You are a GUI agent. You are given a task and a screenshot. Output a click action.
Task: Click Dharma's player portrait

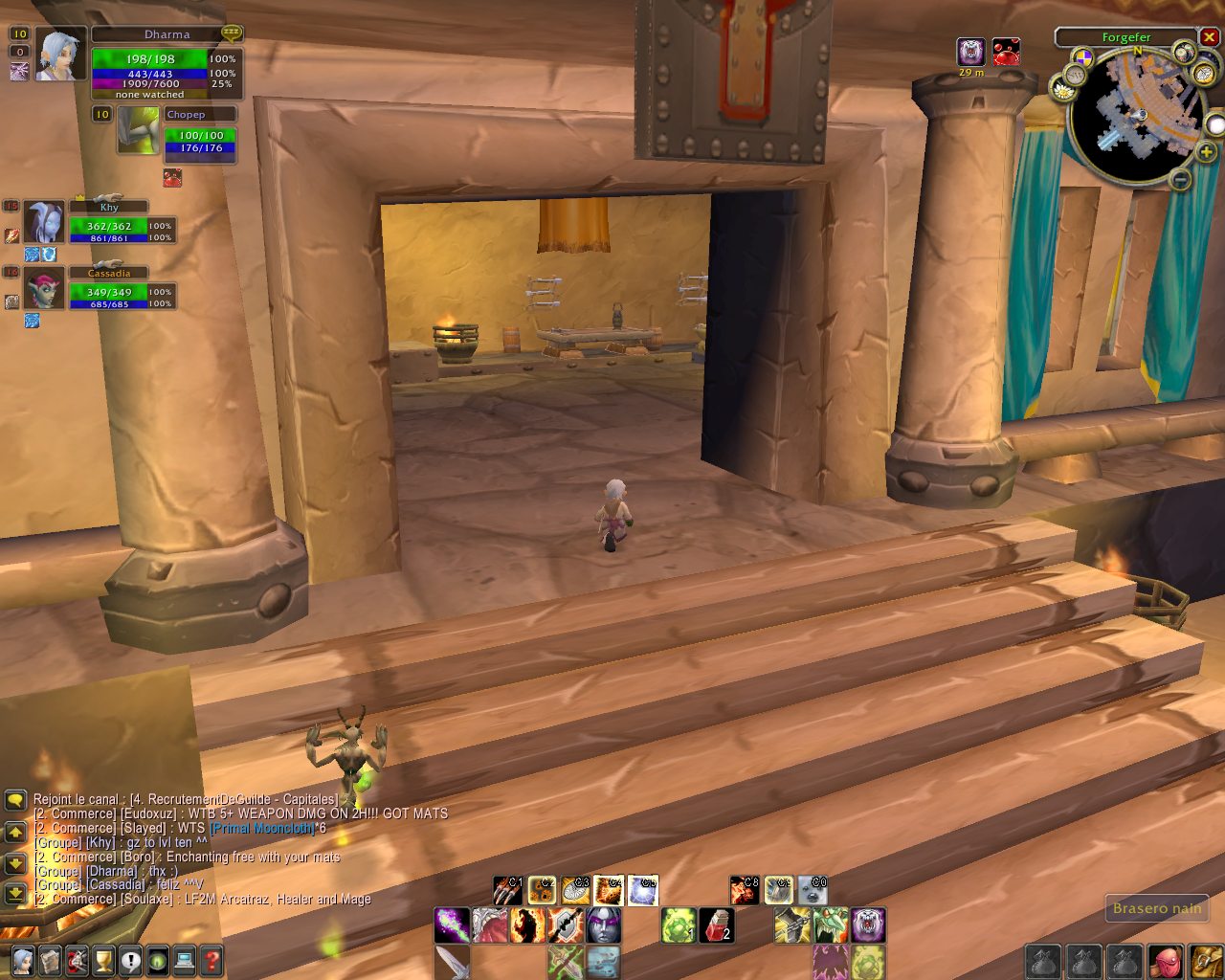pyautogui.click(x=61, y=55)
